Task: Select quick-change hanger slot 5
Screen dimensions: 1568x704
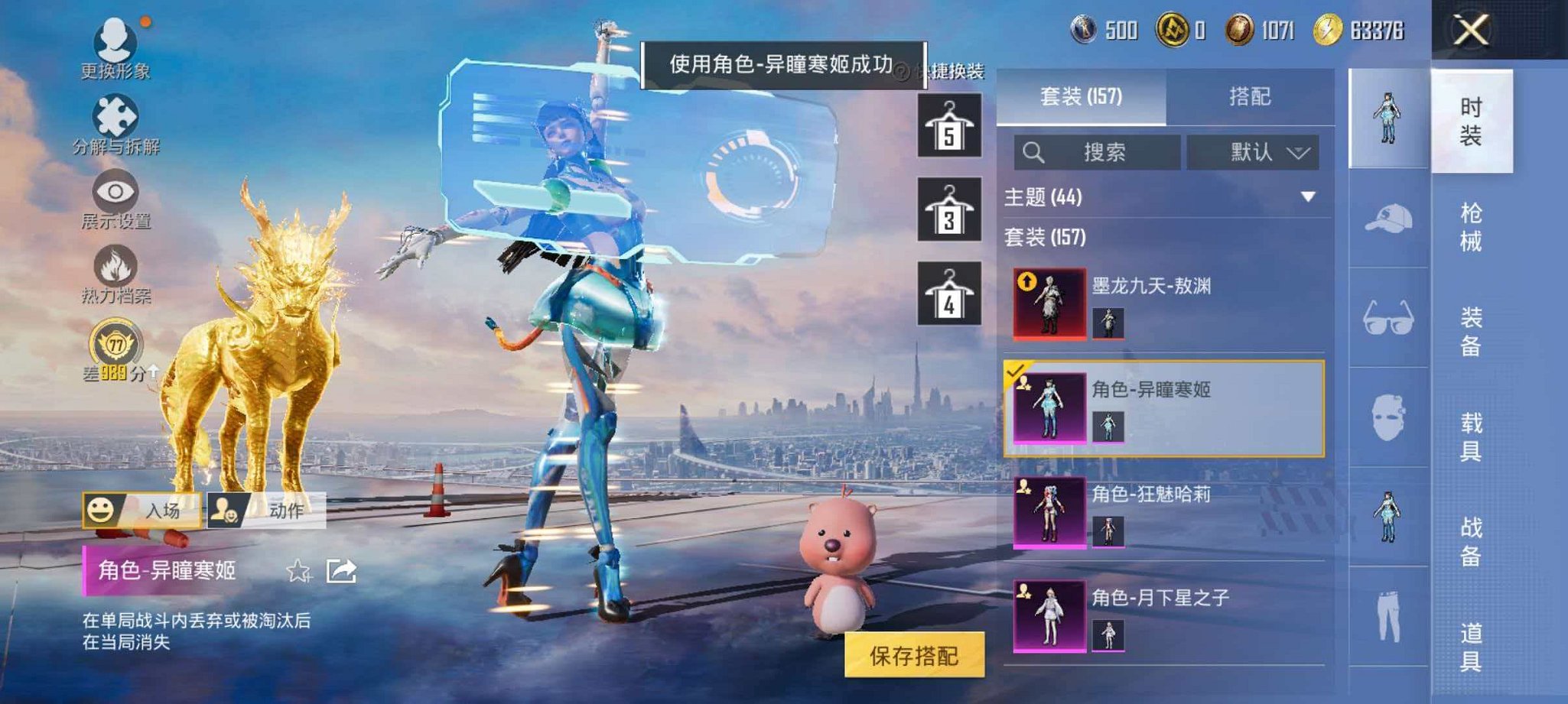Action: 948,126
